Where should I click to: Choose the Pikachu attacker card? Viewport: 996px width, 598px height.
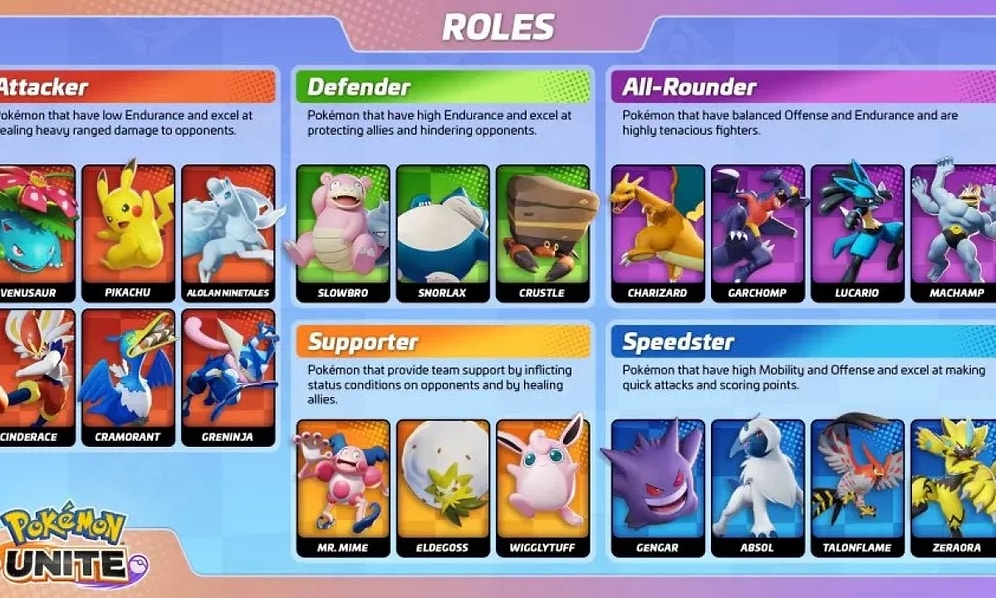click(128, 234)
